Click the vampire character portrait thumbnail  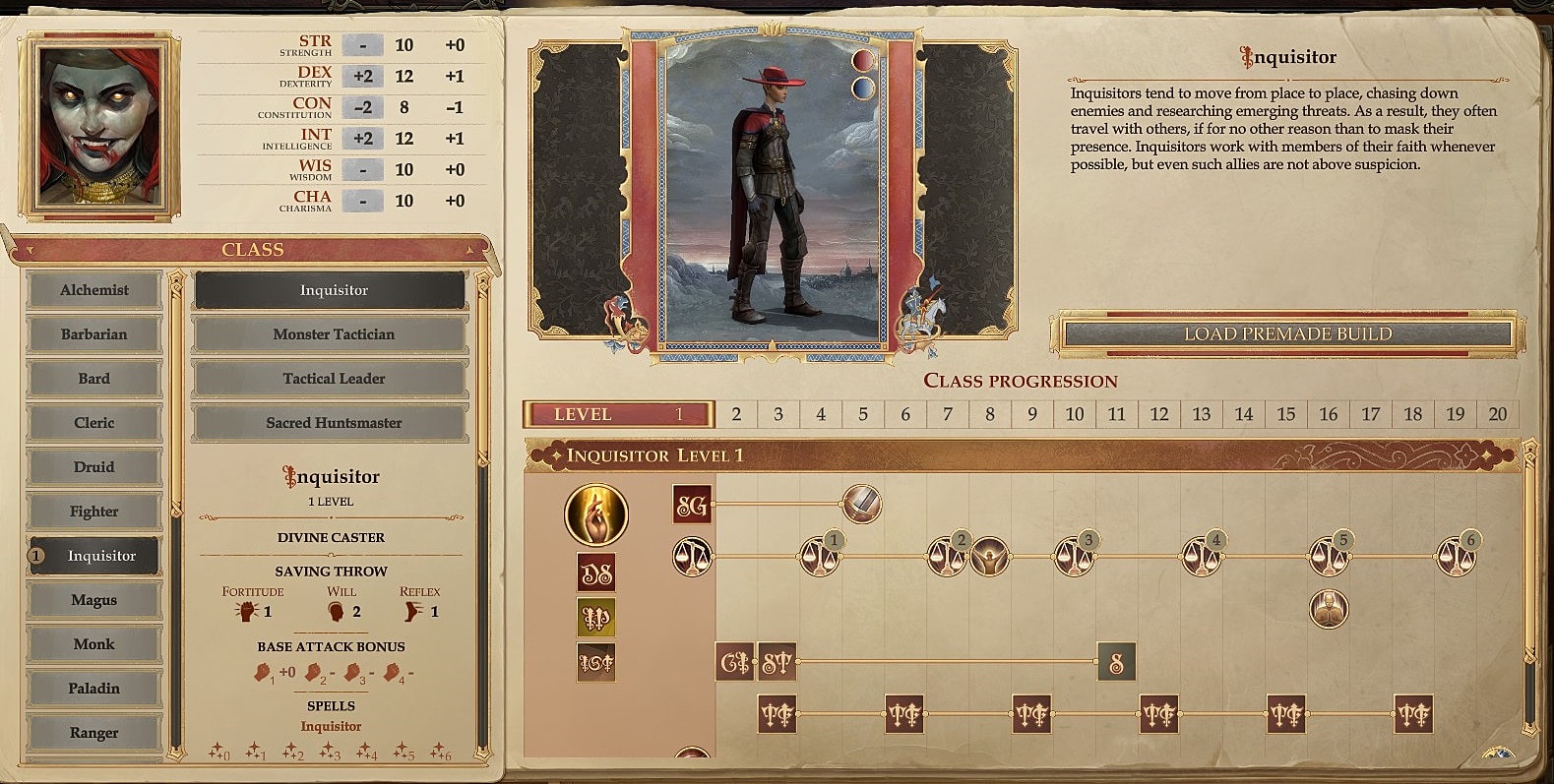point(101,121)
